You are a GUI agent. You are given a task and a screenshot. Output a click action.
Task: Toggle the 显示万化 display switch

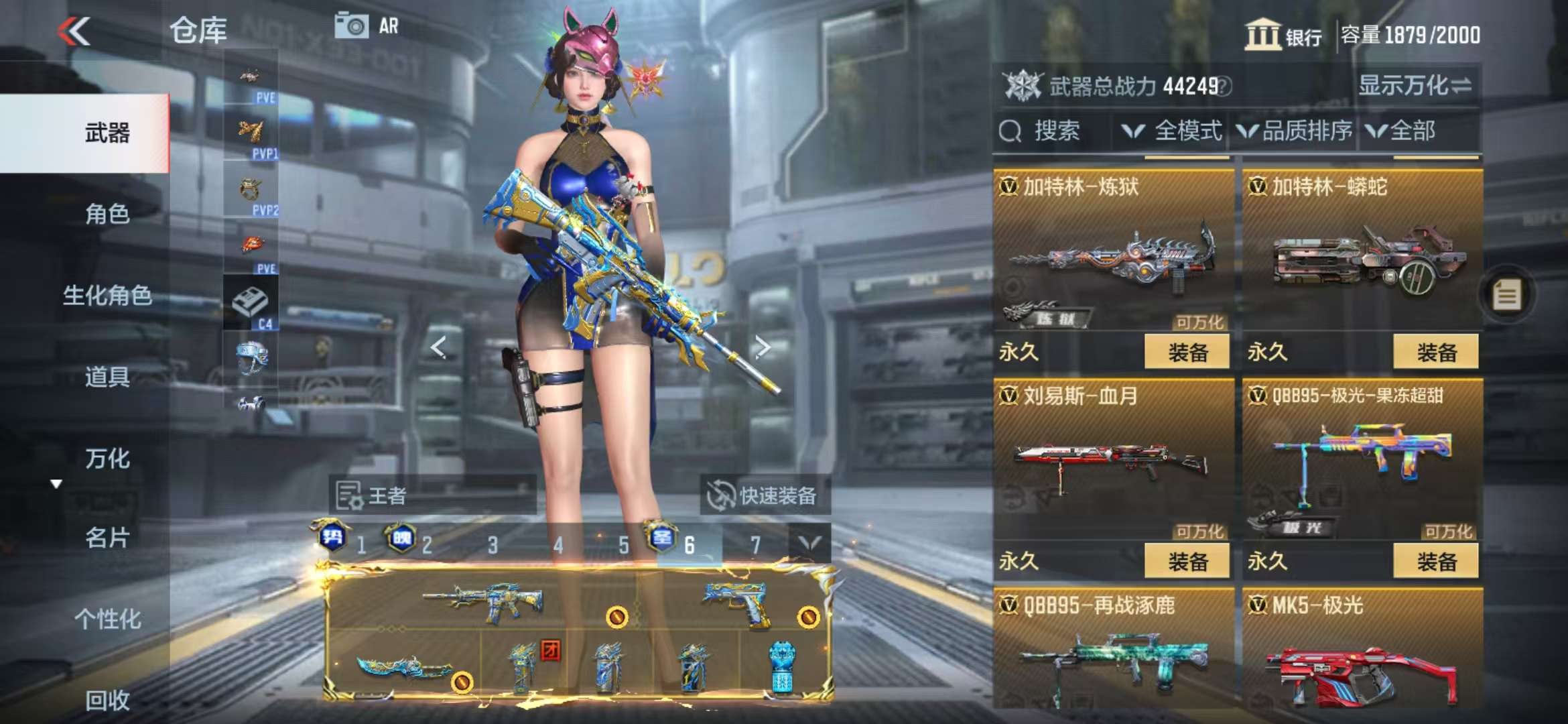pos(1415,86)
